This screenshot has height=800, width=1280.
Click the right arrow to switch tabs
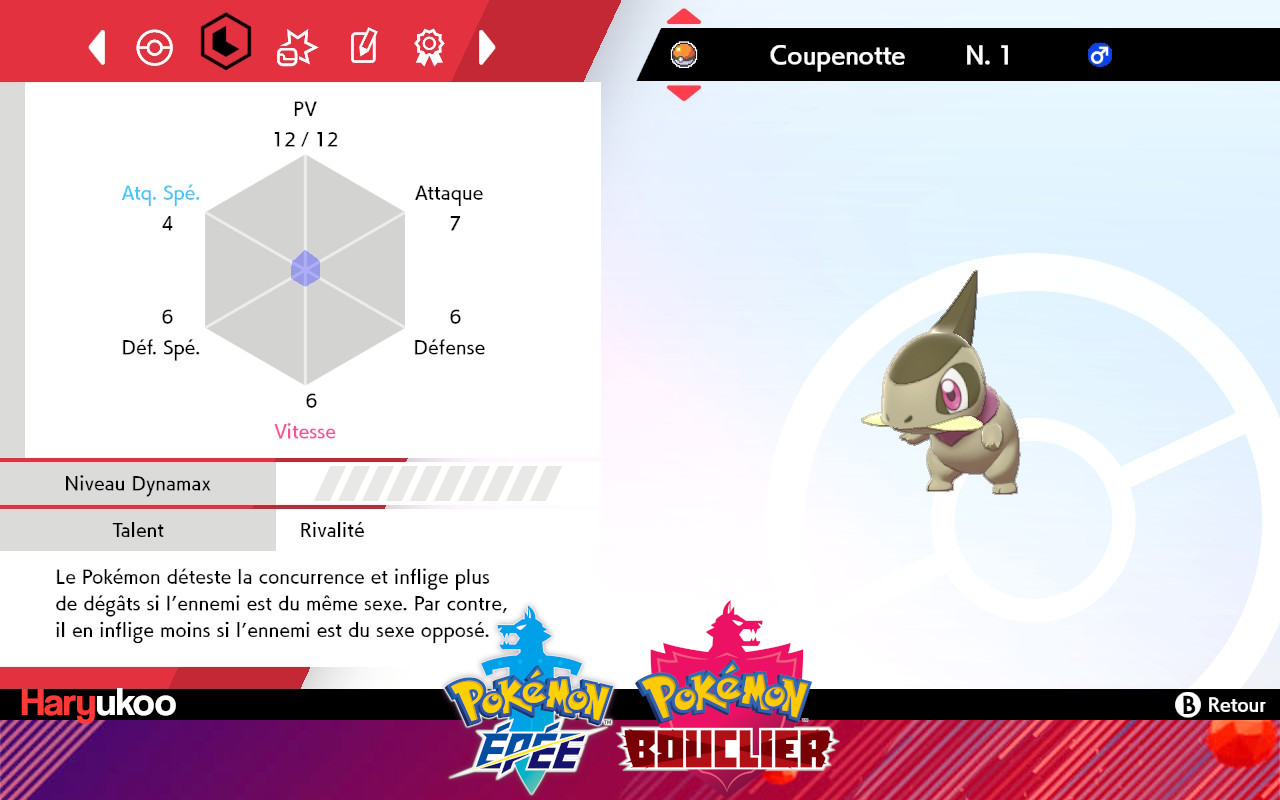487,46
